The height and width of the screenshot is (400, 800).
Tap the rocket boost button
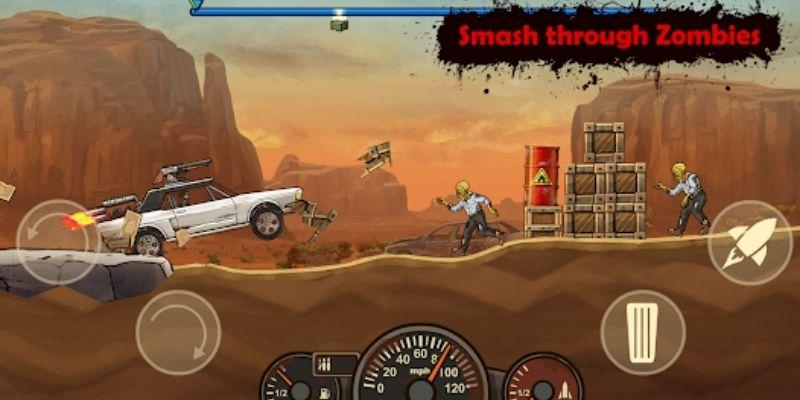click(750, 243)
